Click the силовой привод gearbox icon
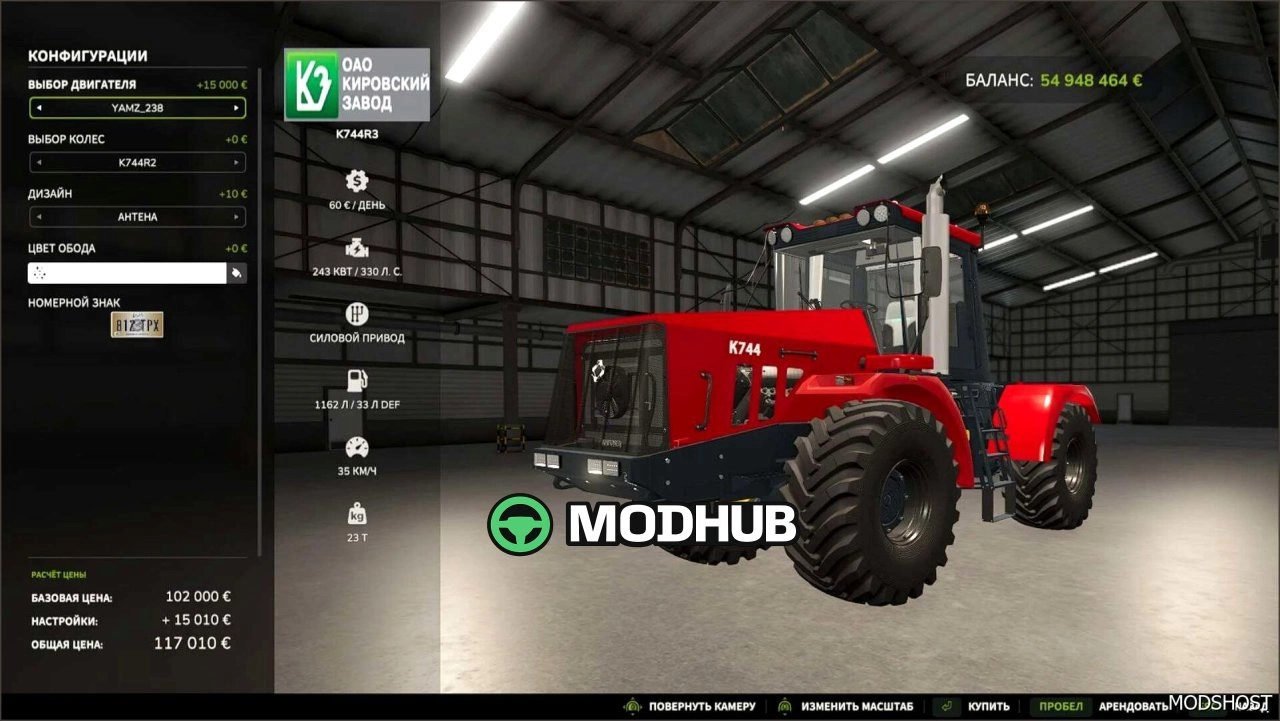The image size is (1280, 721). coord(355,312)
